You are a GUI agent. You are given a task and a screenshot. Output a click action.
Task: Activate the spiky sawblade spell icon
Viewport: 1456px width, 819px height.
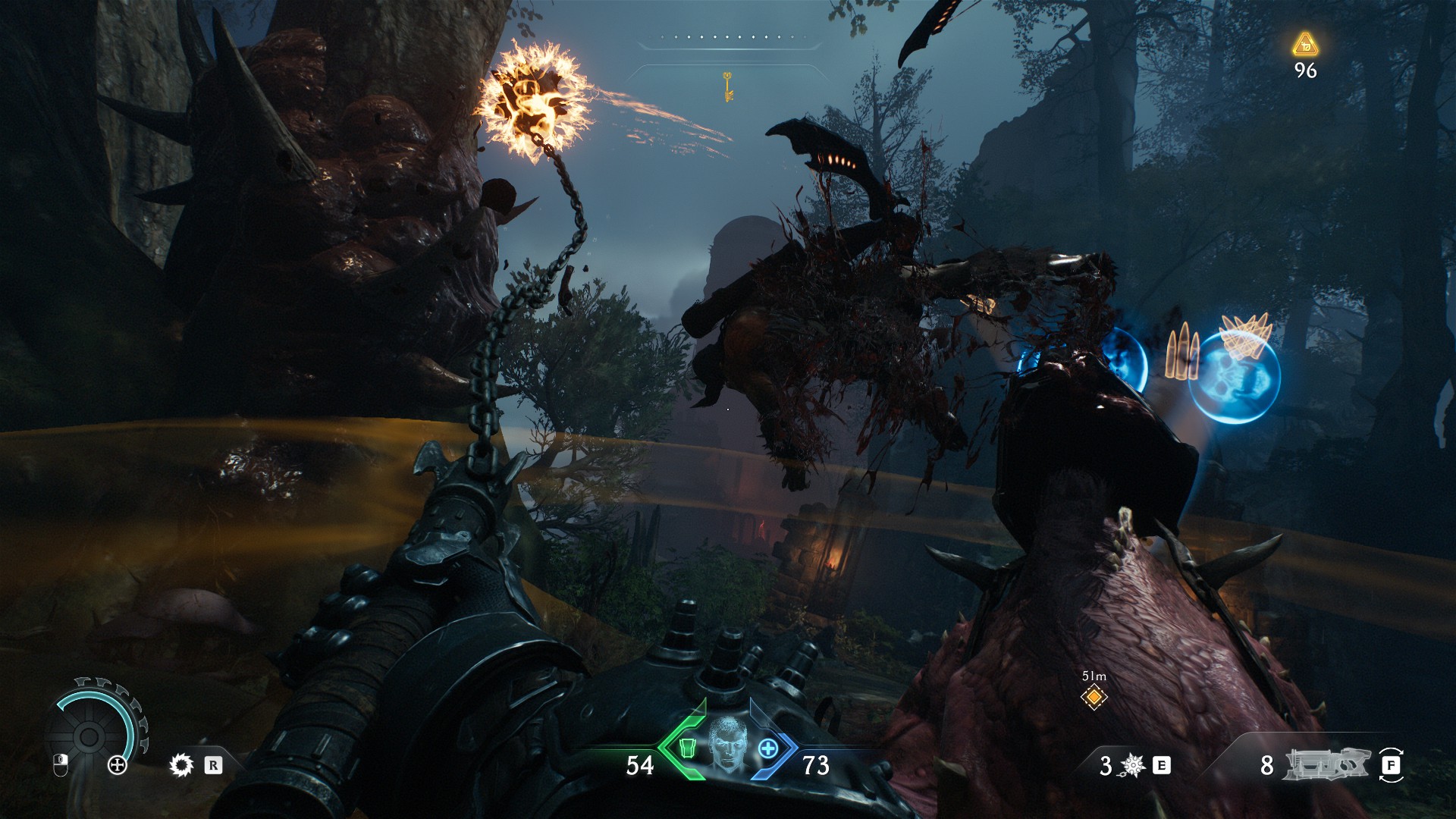pyautogui.click(x=182, y=765)
